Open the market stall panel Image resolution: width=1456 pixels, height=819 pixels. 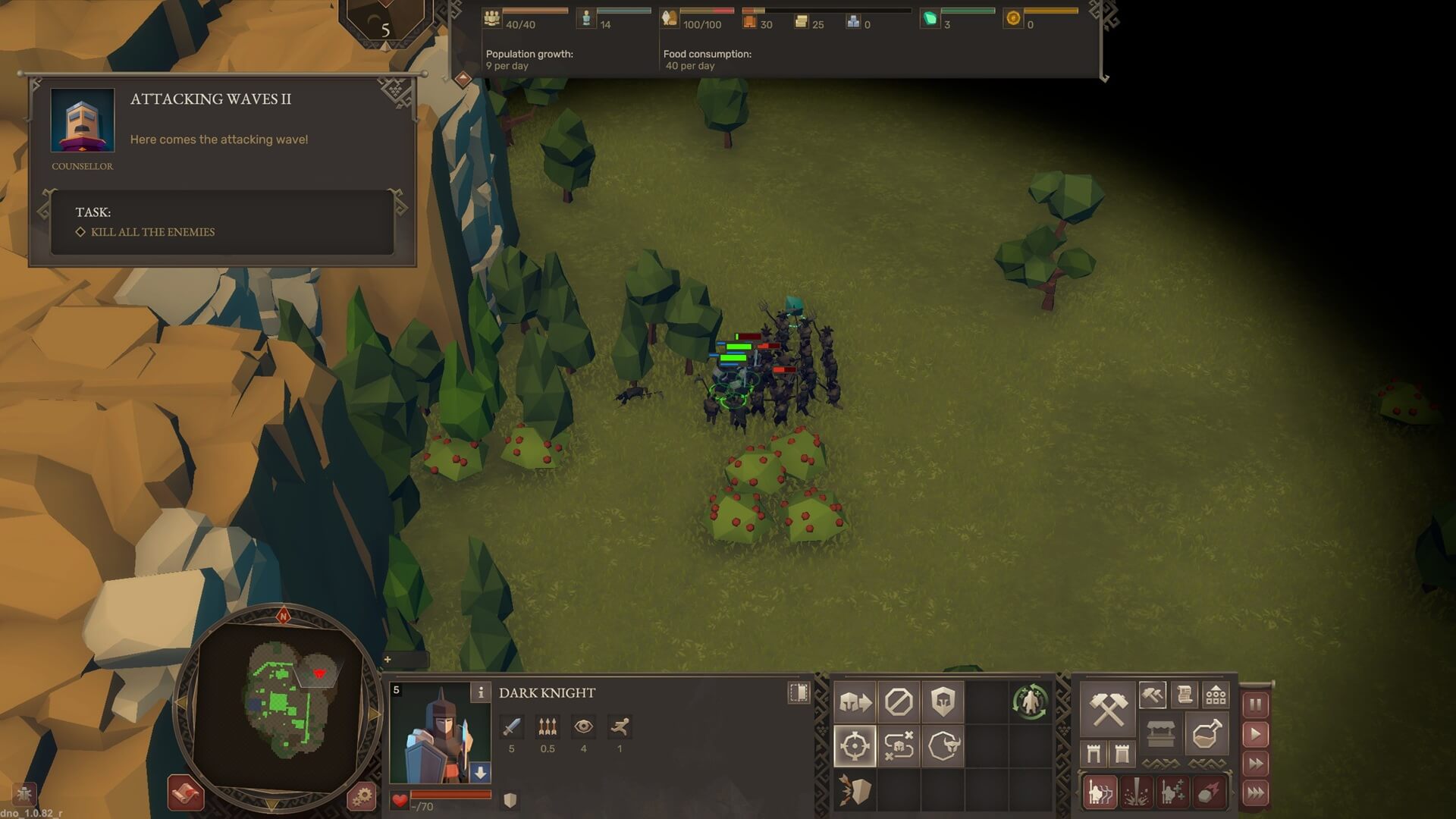click(x=1160, y=734)
